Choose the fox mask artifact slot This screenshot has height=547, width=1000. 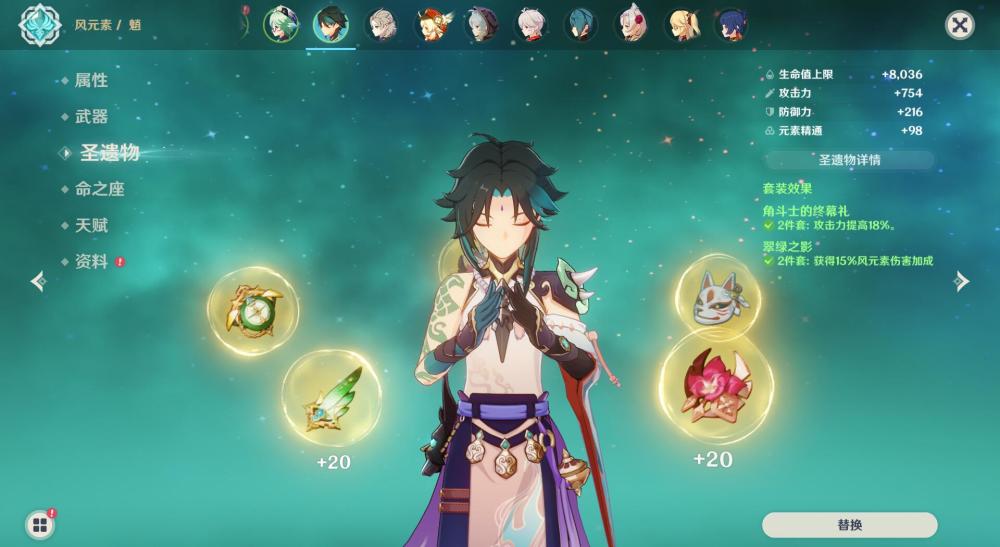click(x=717, y=297)
